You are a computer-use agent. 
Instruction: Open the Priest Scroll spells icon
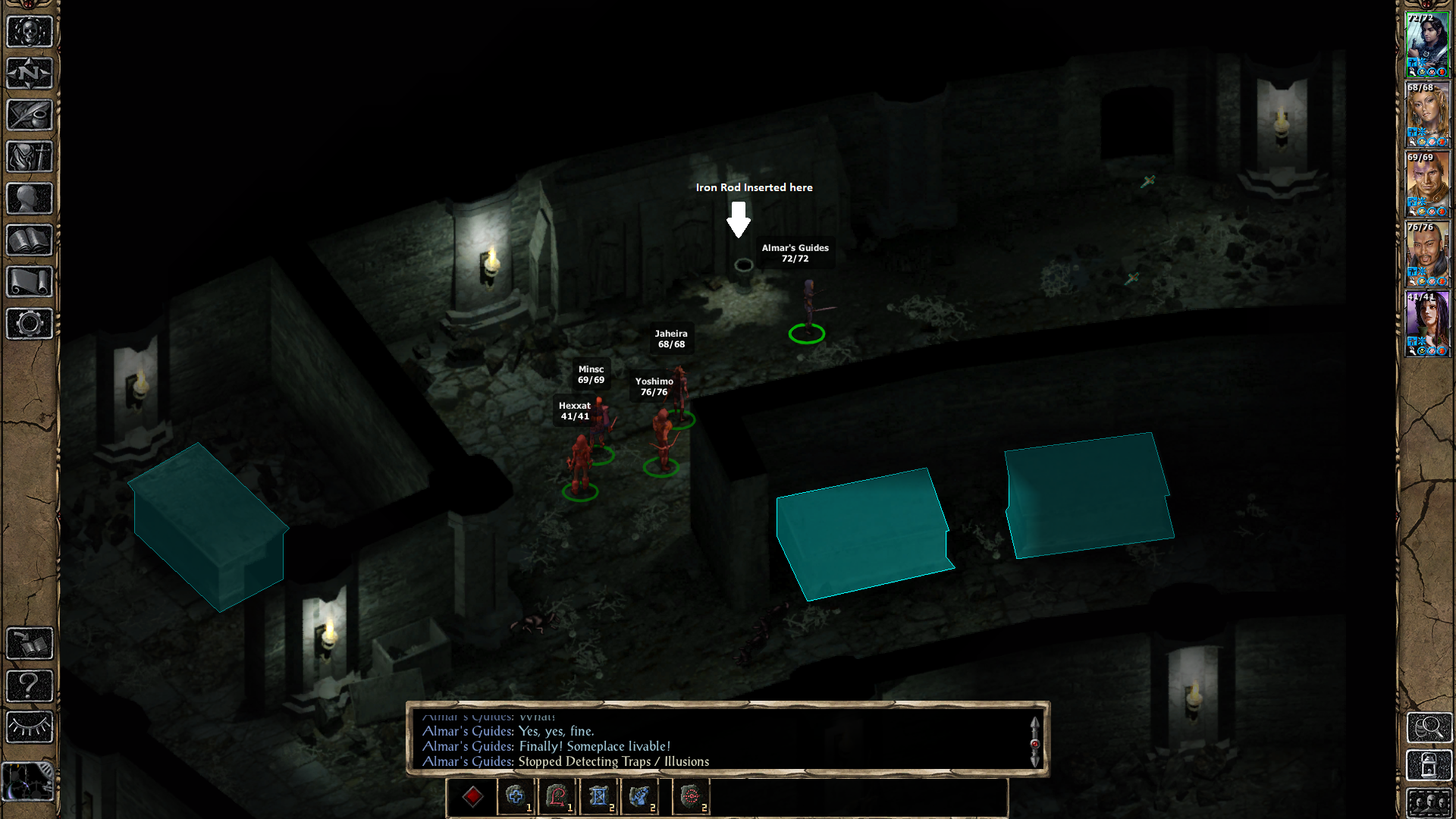[29, 281]
